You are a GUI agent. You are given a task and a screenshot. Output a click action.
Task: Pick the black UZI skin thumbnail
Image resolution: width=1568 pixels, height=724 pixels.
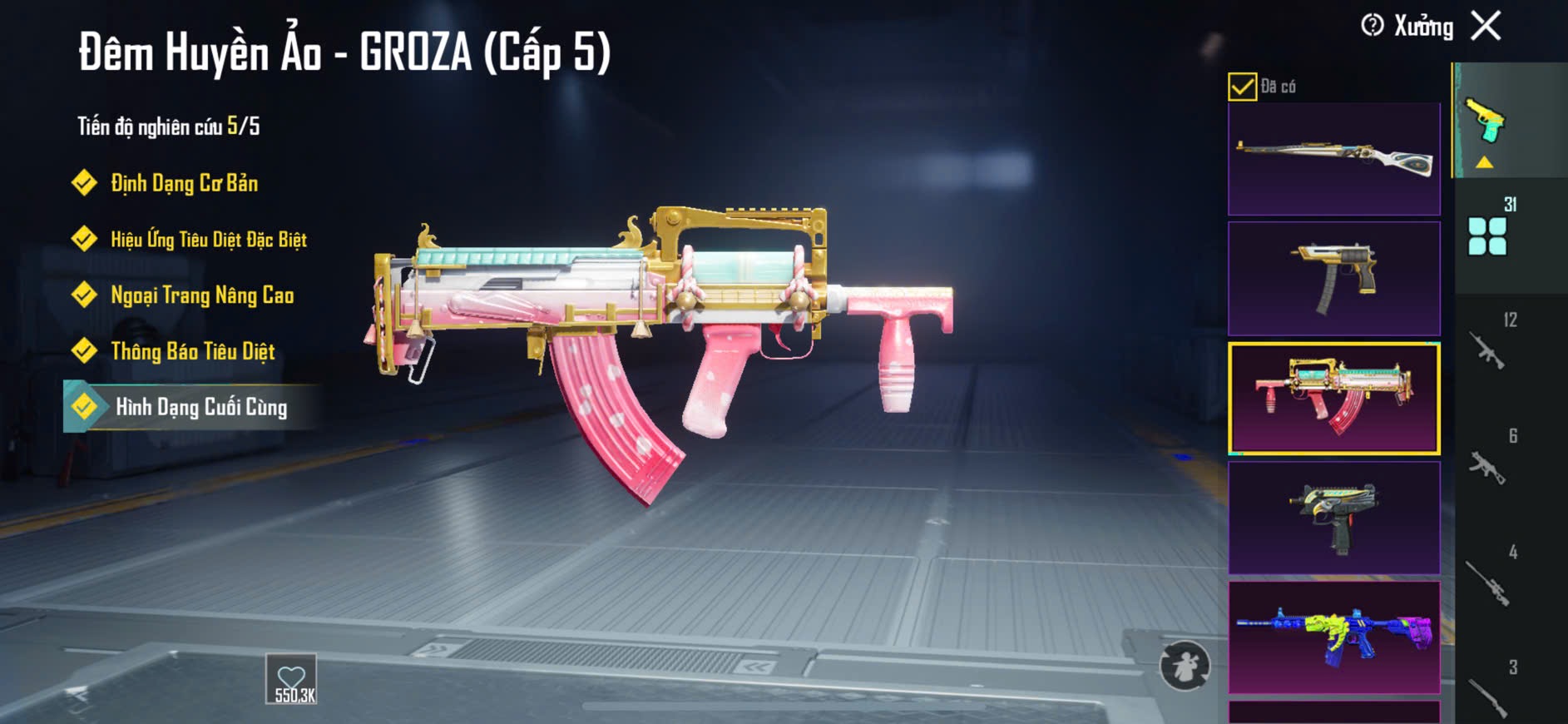pyautogui.click(x=1333, y=518)
